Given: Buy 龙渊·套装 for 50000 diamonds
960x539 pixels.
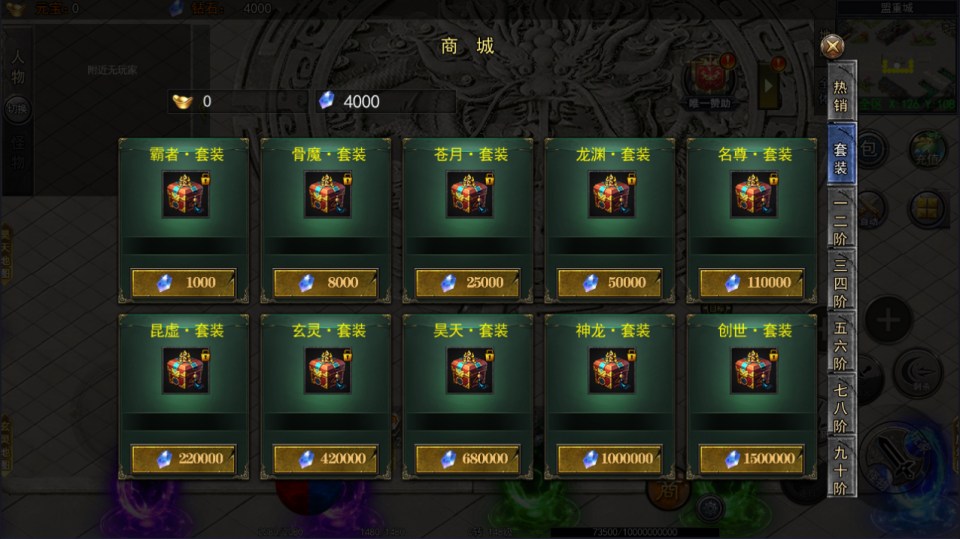Looking at the screenshot, I should (x=610, y=283).
